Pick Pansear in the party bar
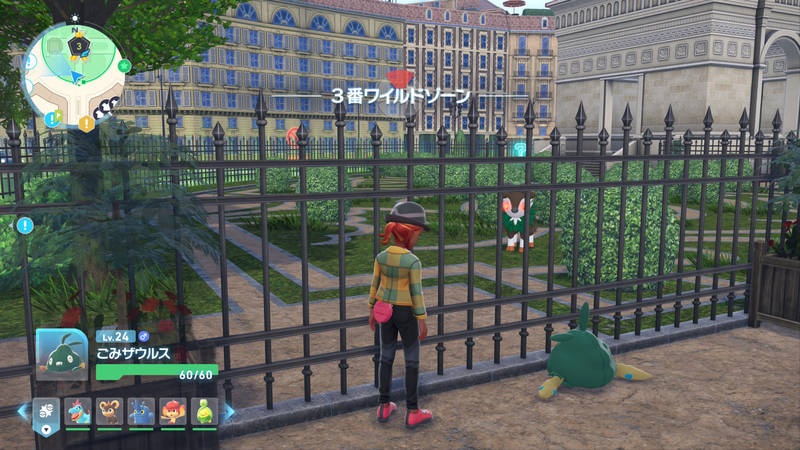The height and width of the screenshot is (450, 800). [171, 411]
